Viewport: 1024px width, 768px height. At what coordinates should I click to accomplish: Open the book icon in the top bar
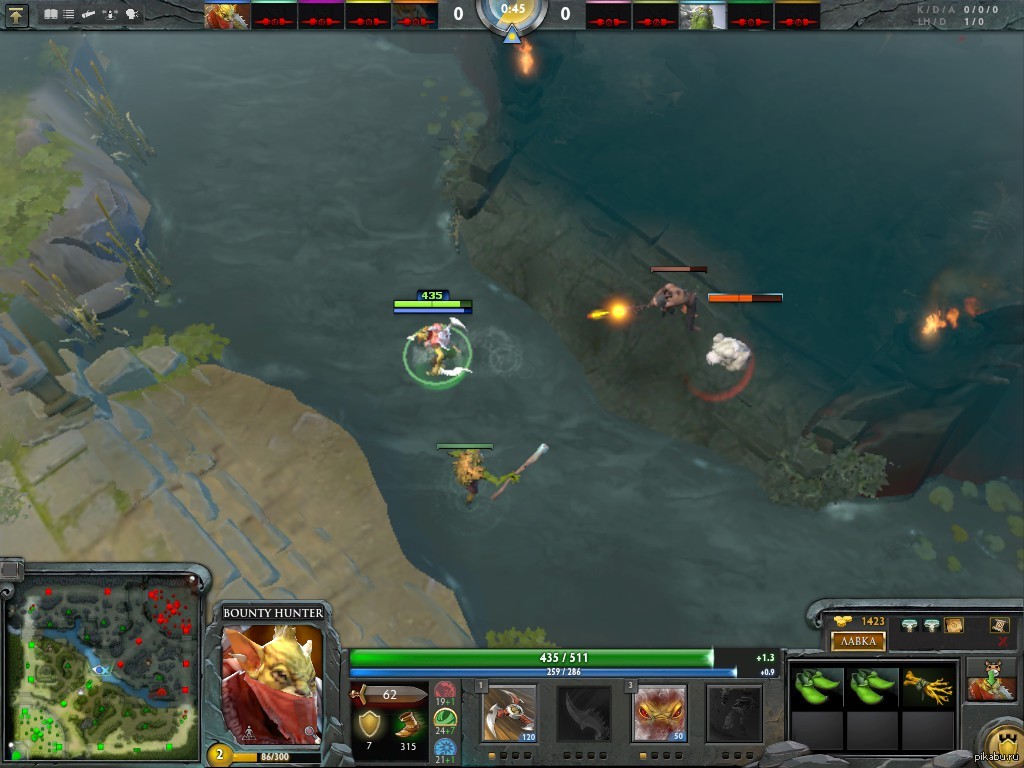coord(51,15)
